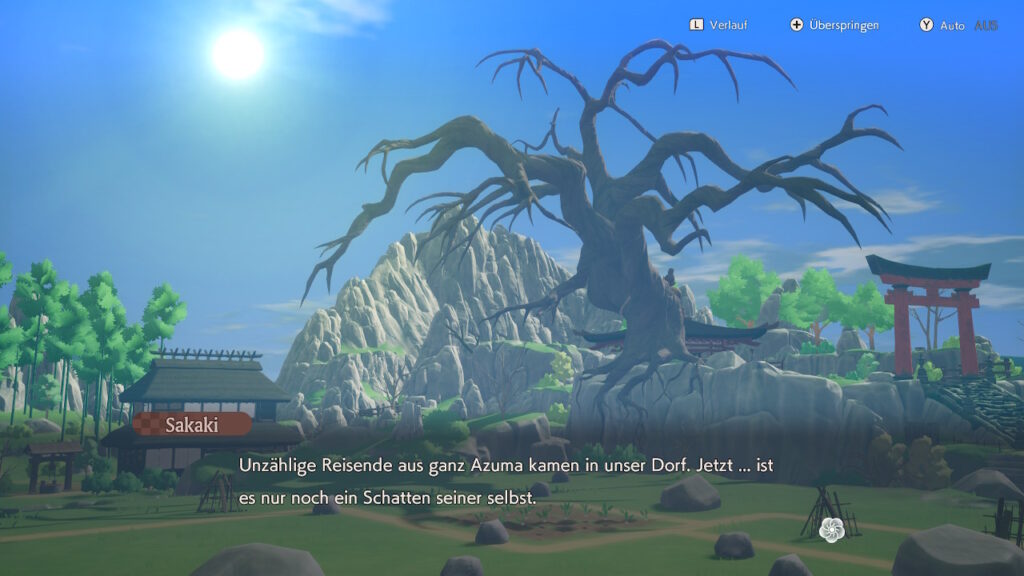Advance dialogue via the flower icon

pyautogui.click(x=831, y=529)
